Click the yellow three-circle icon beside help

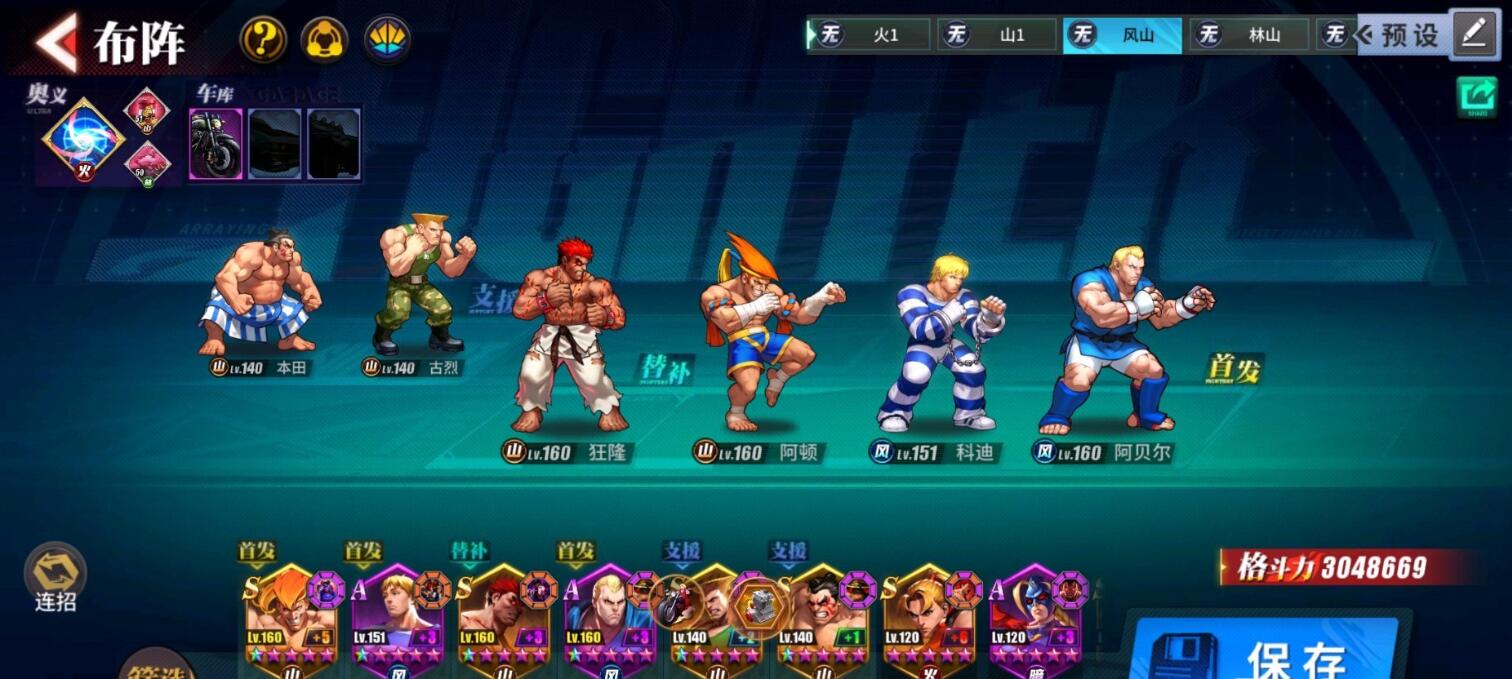point(325,41)
